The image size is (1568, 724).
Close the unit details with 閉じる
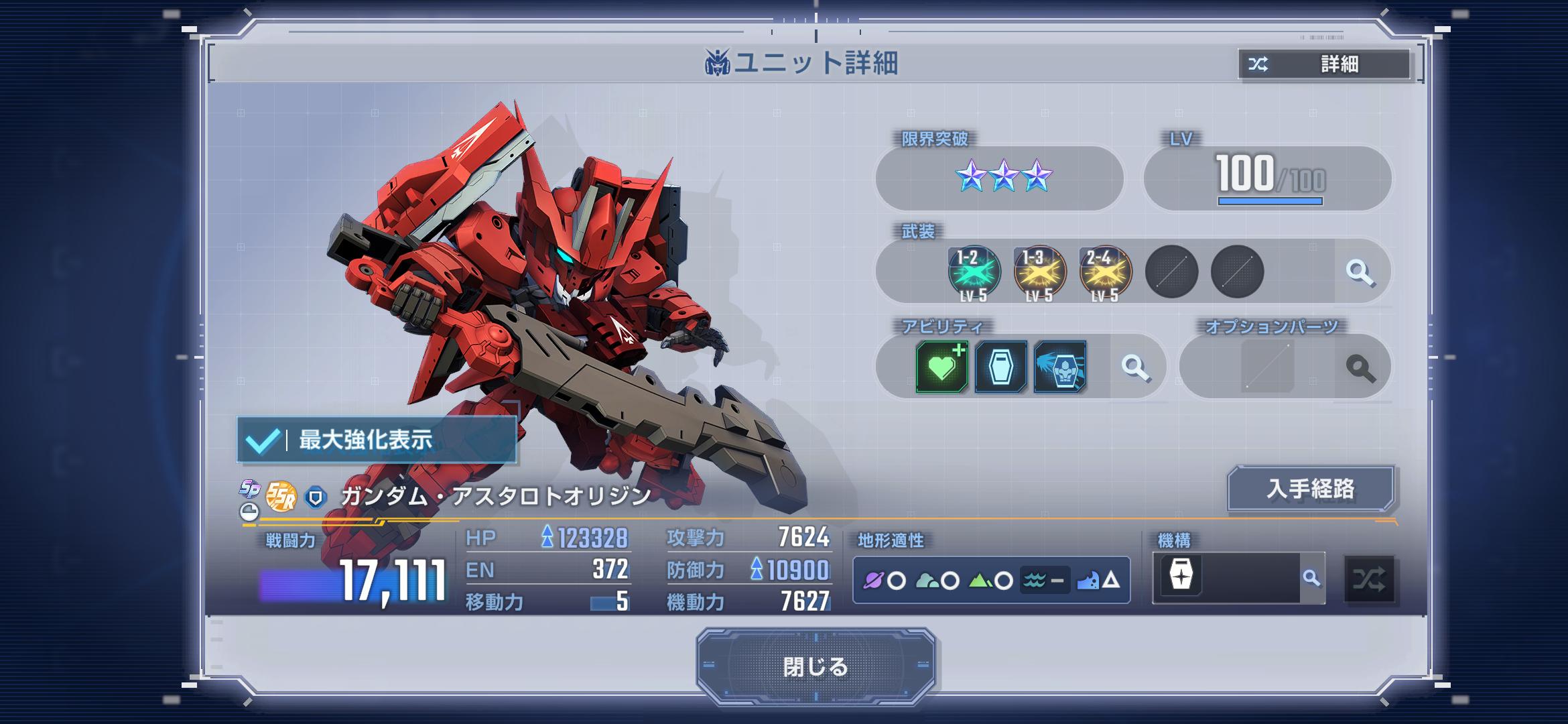click(x=815, y=666)
